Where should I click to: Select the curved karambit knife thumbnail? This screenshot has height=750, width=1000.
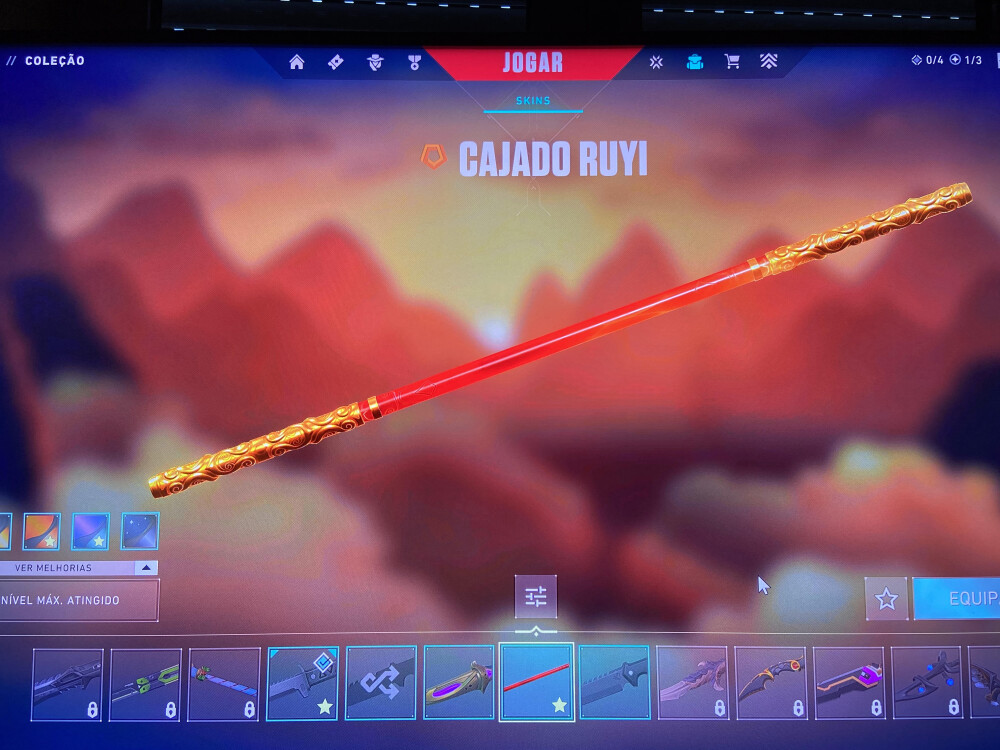click(770, 683)
